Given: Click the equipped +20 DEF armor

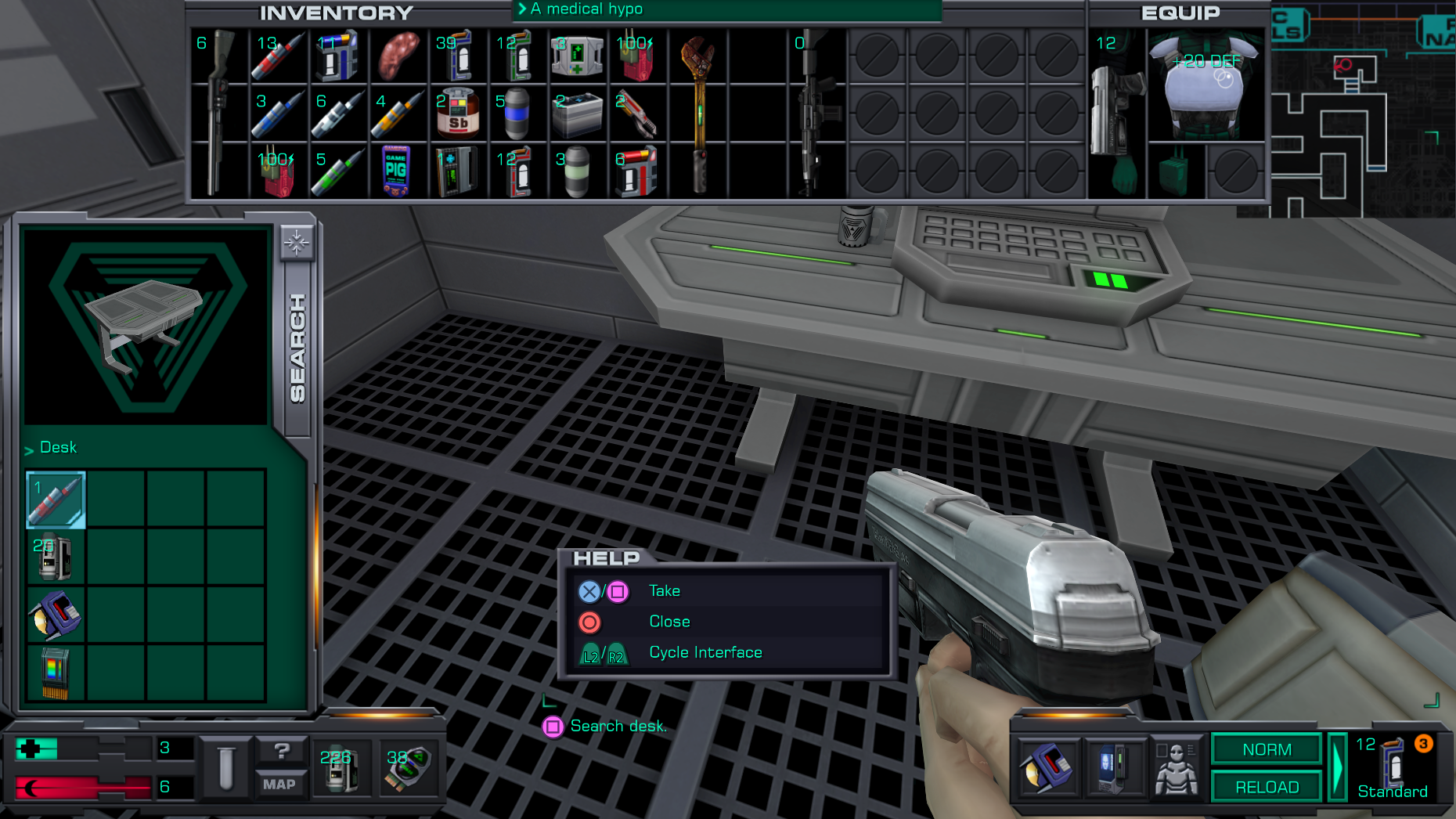Looking at the screenshot, I should click(x=1206, y=85).
